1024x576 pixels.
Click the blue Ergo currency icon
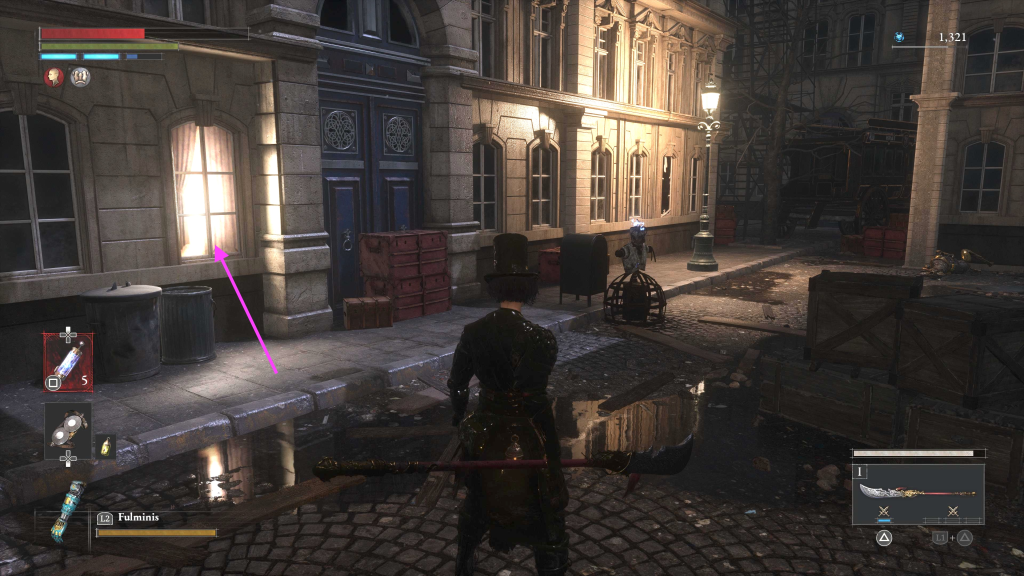point(899,38)
